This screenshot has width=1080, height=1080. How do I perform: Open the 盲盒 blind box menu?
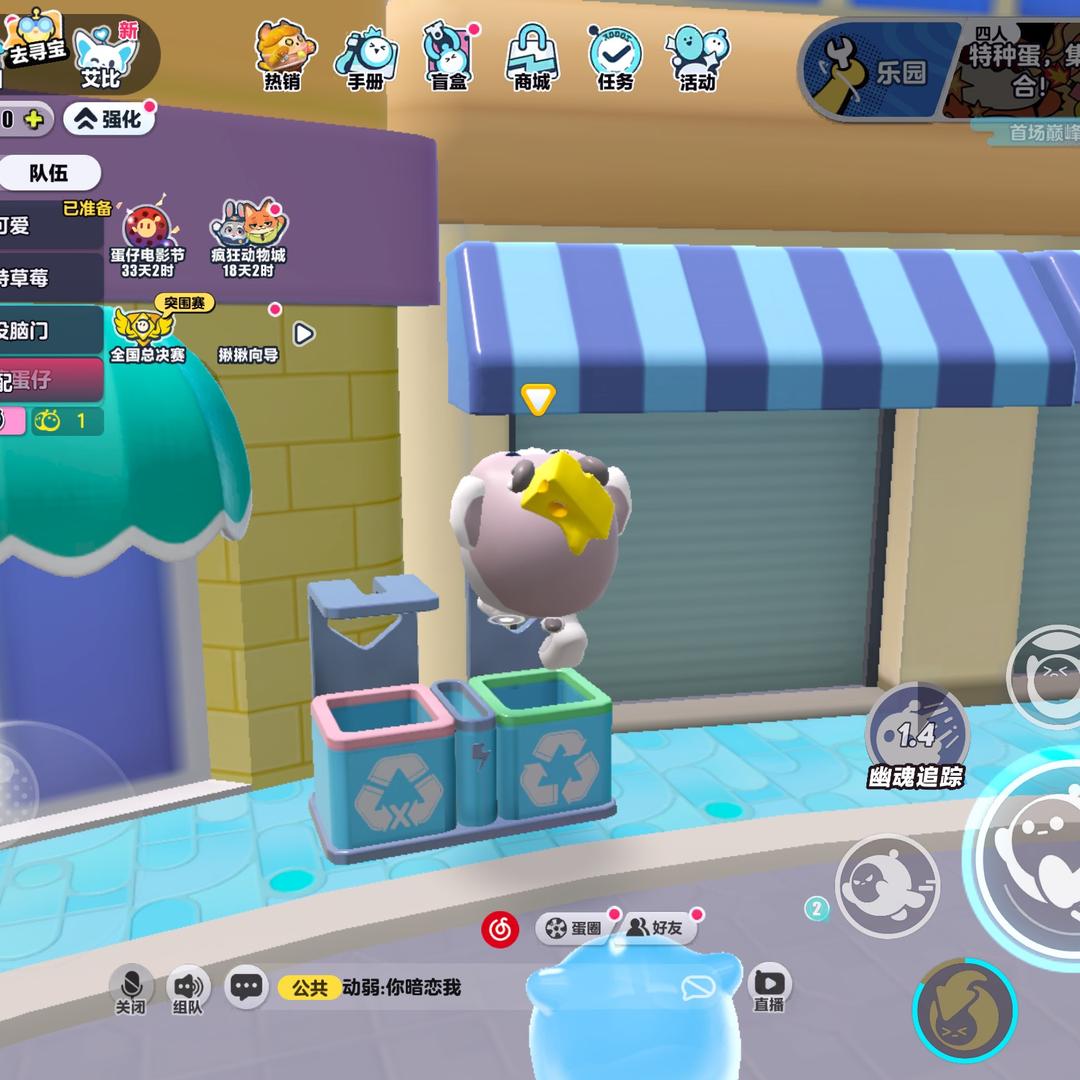[449, 55]
